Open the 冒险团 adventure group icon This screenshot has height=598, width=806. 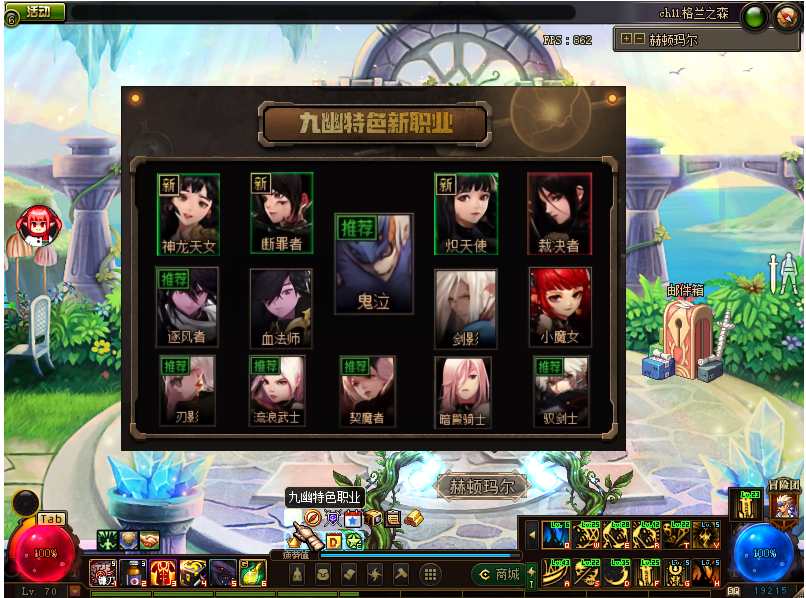(x=785, y=506)
